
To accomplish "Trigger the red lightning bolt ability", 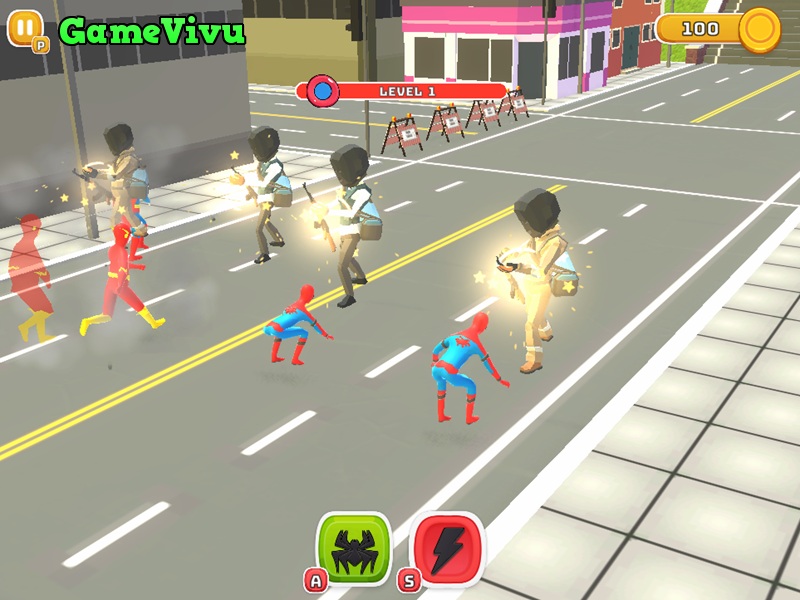I will click(x=447, y=548).
